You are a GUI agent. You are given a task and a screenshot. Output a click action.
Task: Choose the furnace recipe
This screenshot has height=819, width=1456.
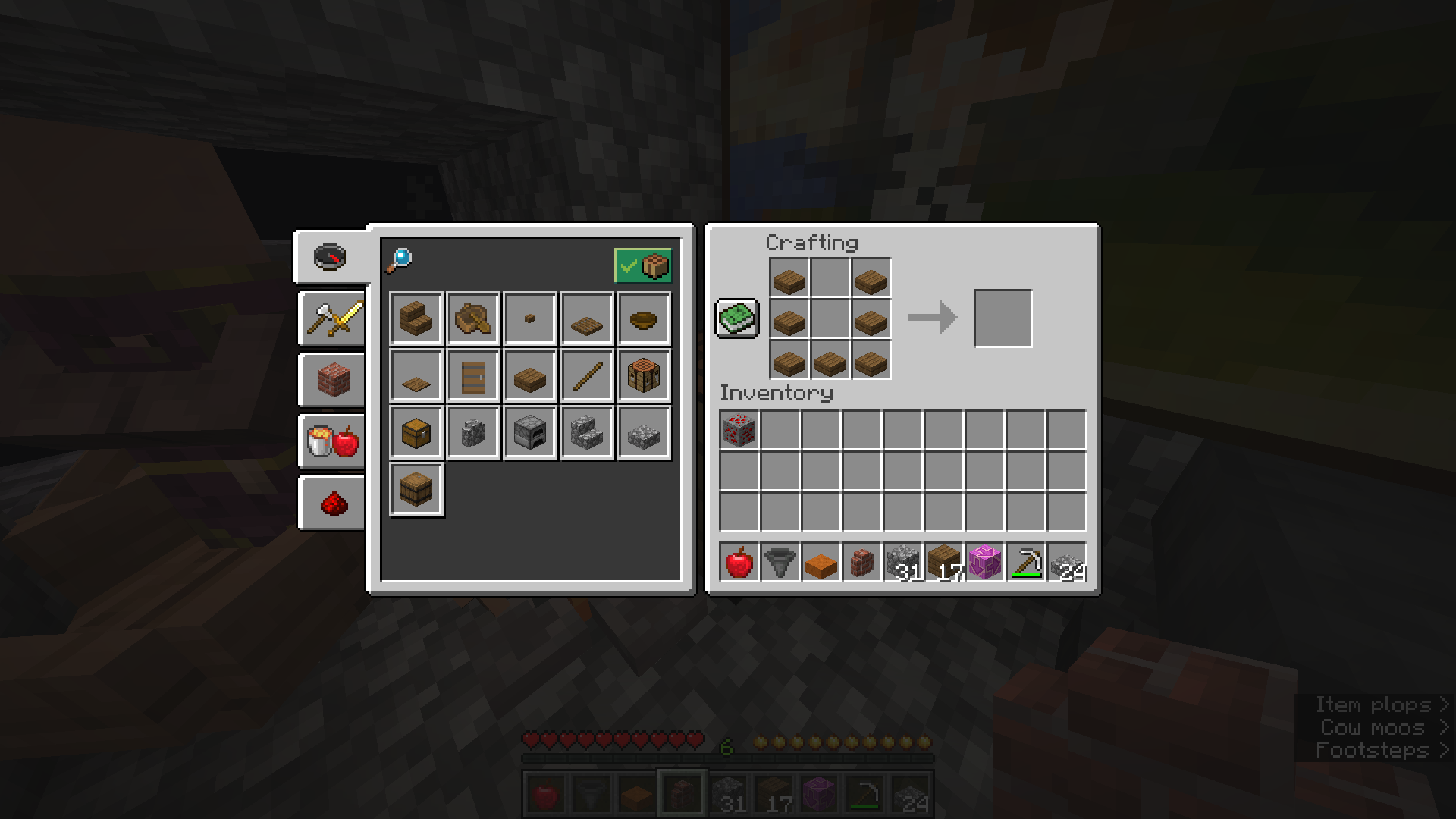[x=530, y=433]
